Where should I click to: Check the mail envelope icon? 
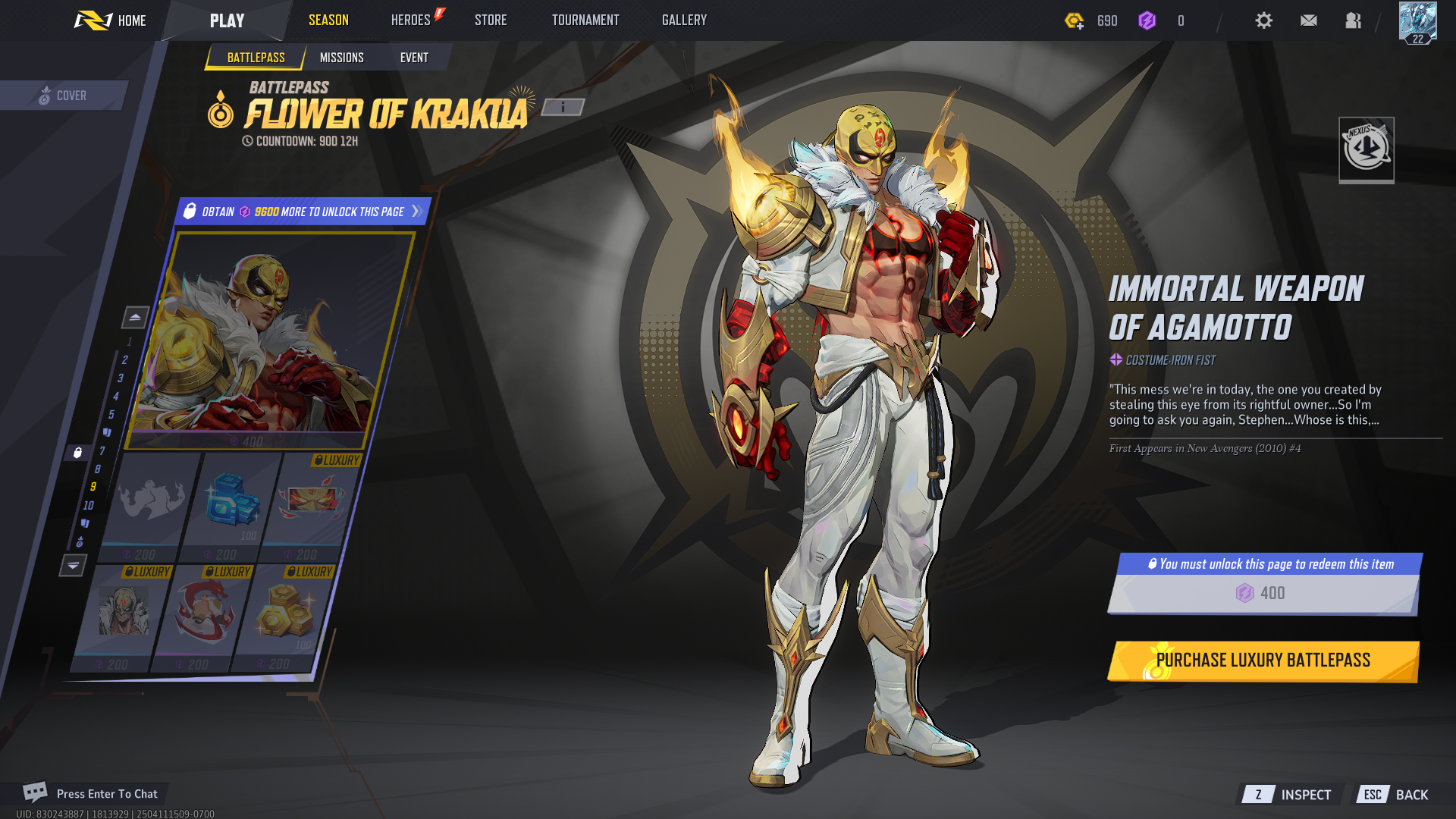tap(1309, 20)
